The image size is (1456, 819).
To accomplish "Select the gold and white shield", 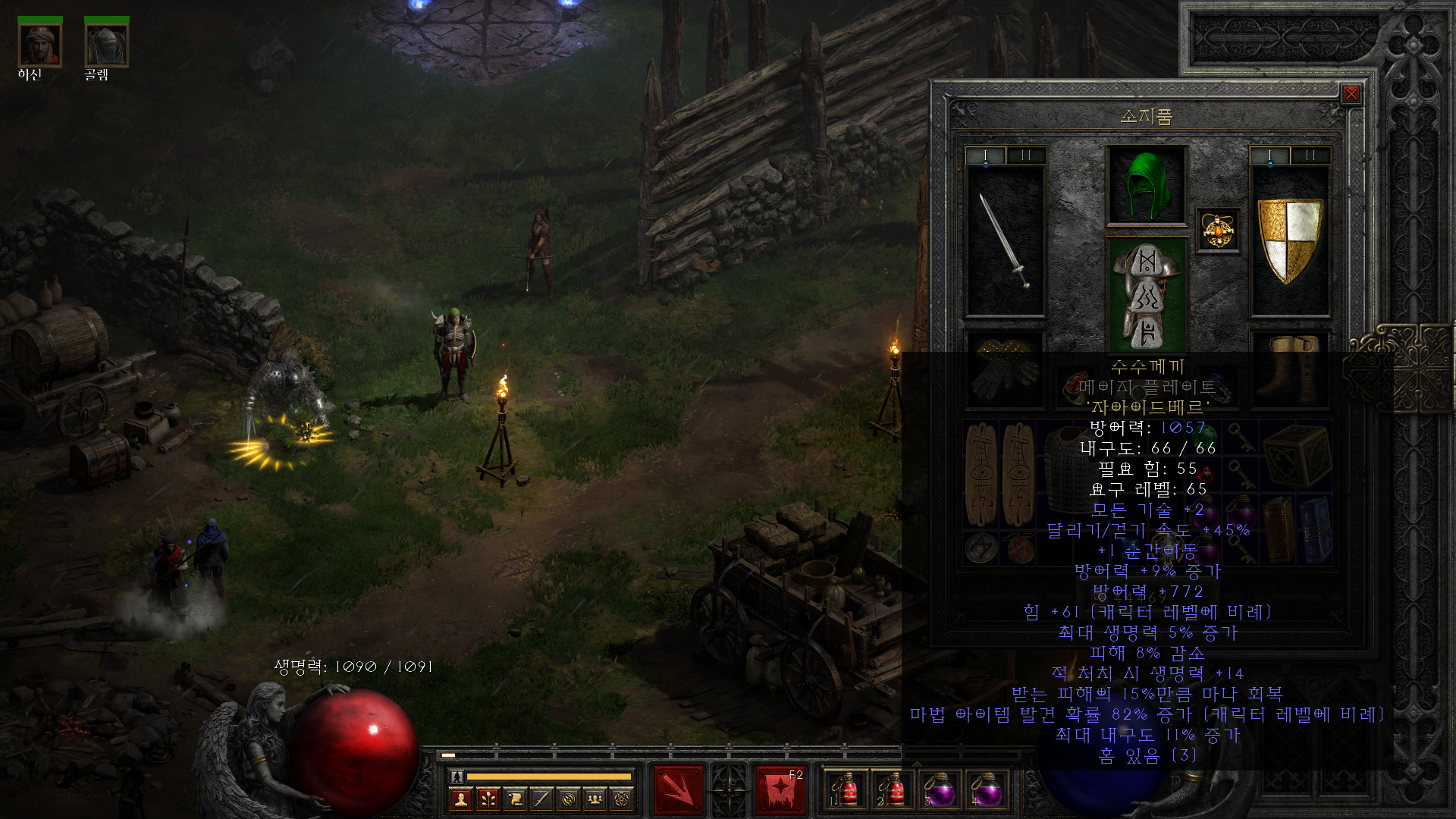I will tap(1289, 241).
